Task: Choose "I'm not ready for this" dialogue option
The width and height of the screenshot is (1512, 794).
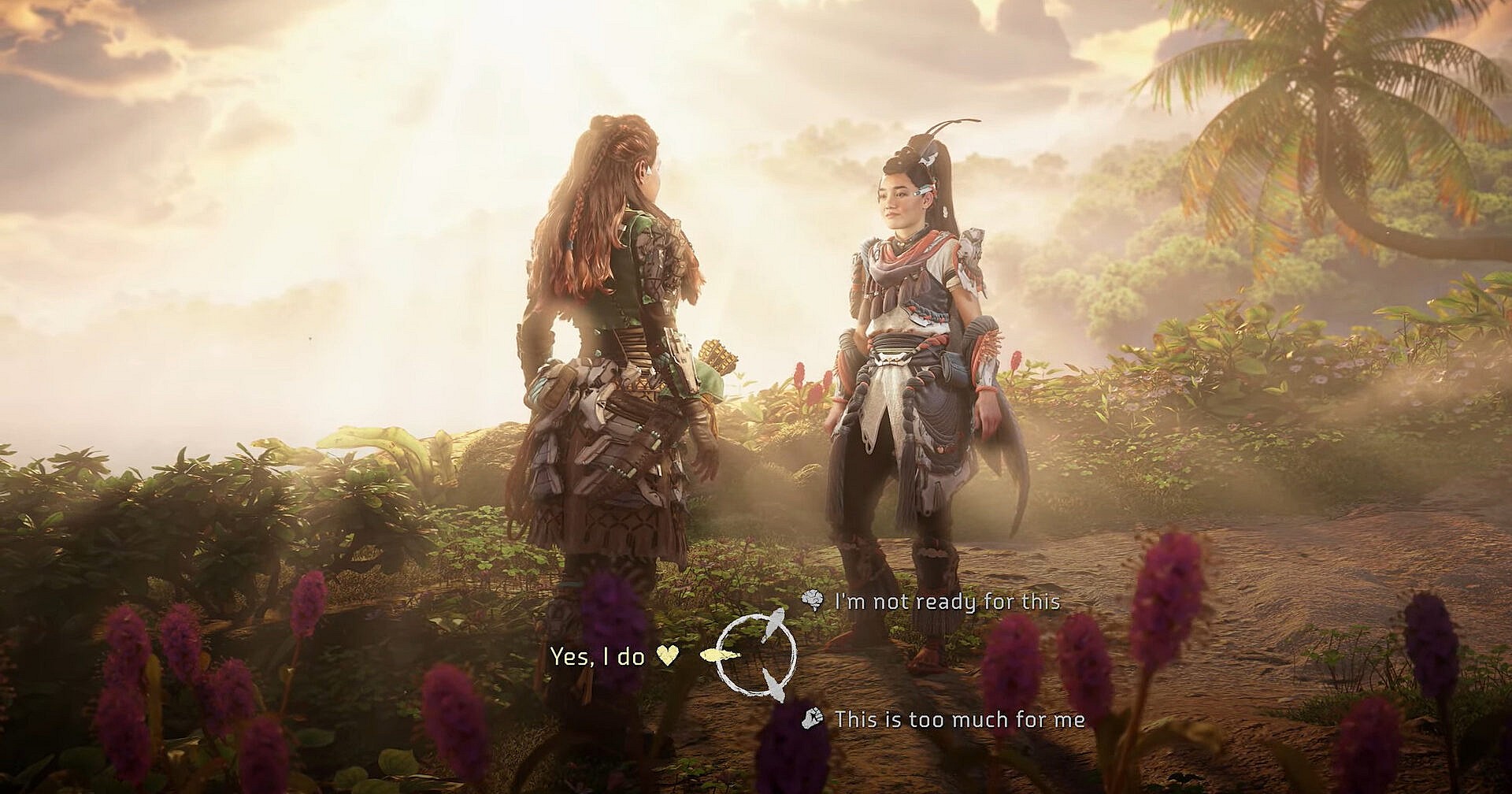Action: pos(945,601)
